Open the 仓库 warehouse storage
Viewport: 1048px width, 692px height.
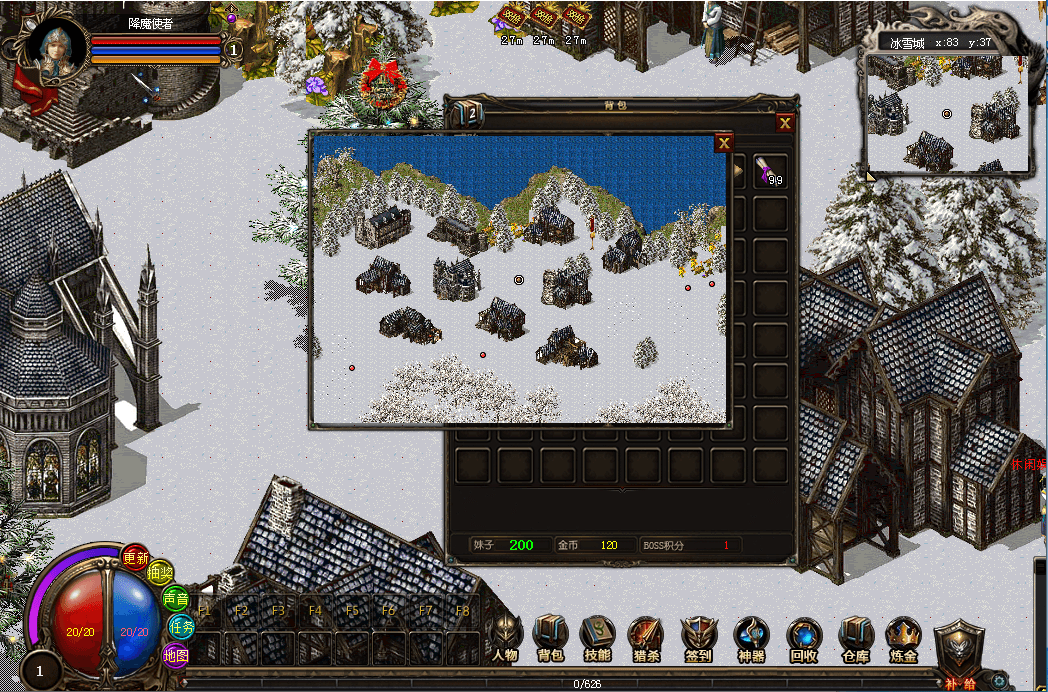pos(856,636)
